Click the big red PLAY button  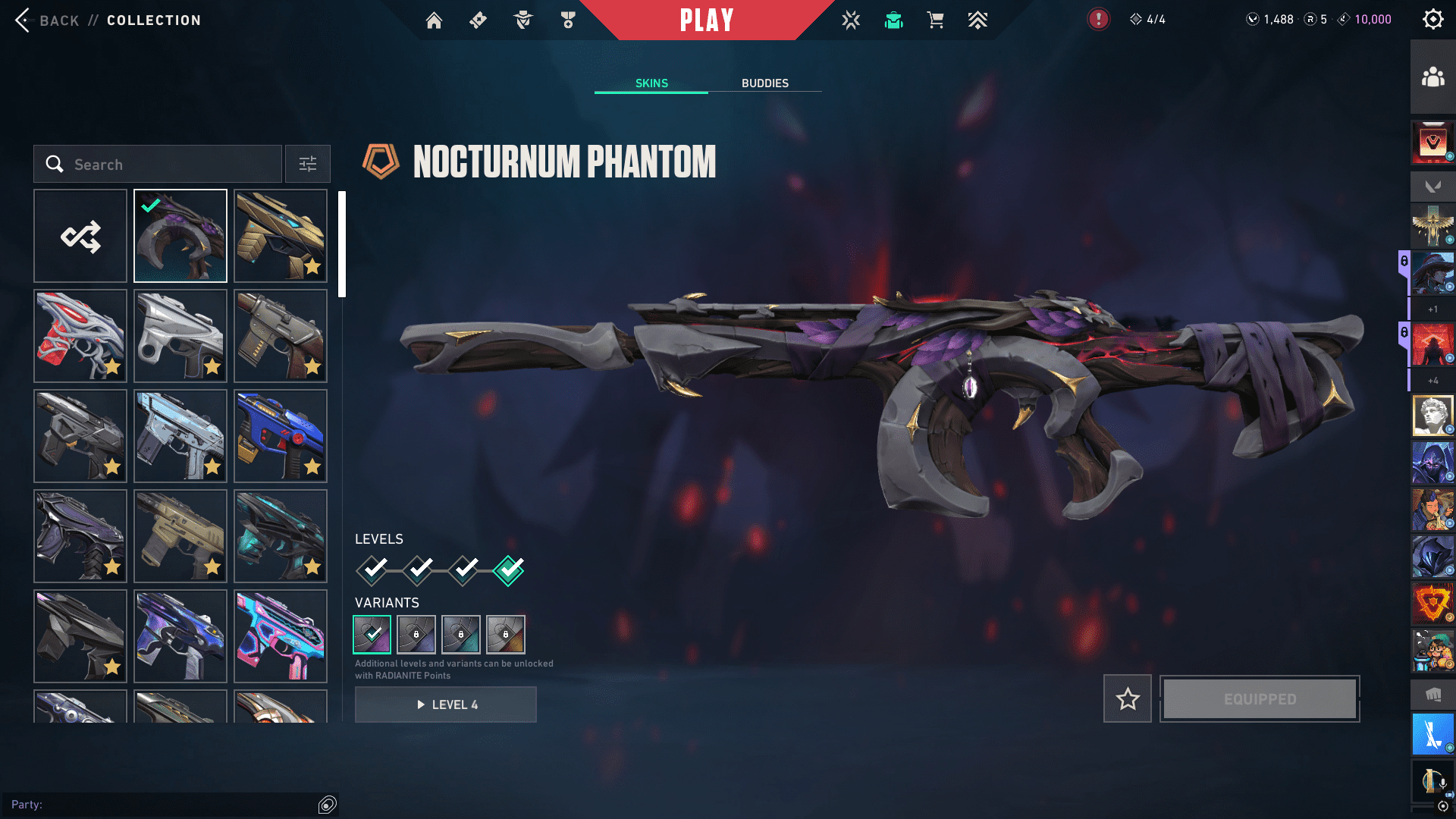click(707, 20)
